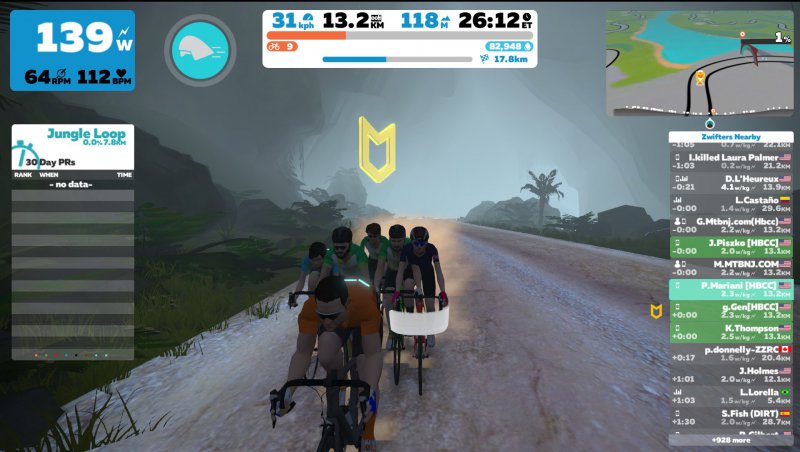Choose g.Gen[HBCC] from nearby list
The width and height of the screenshot is (800, 452).
click(731, 311)
